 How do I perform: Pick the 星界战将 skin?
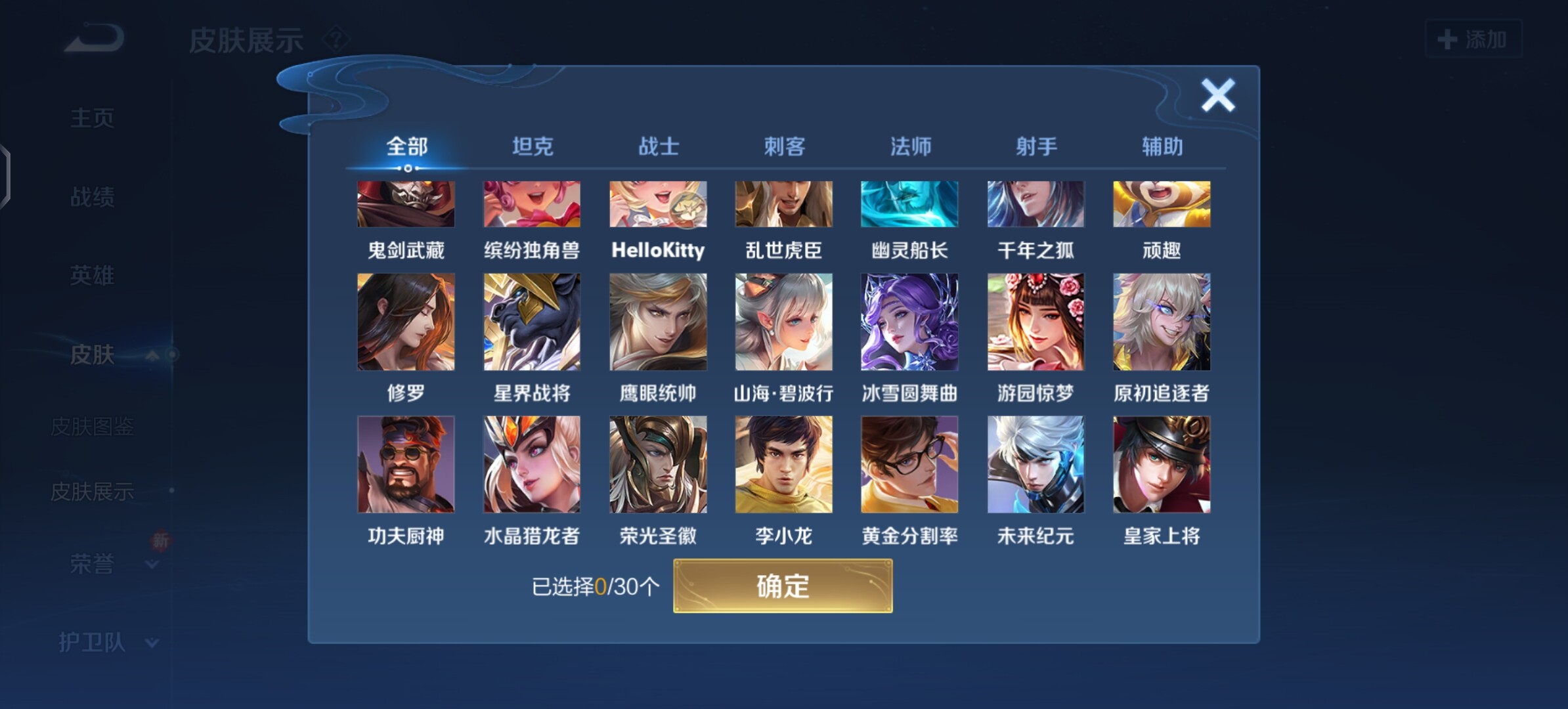click(532, 322)
